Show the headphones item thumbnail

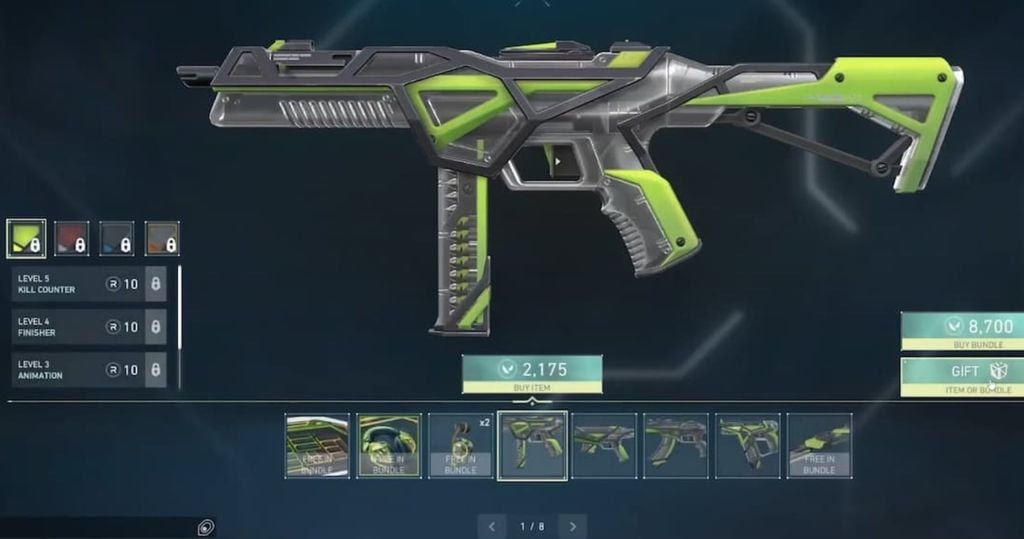389,445
